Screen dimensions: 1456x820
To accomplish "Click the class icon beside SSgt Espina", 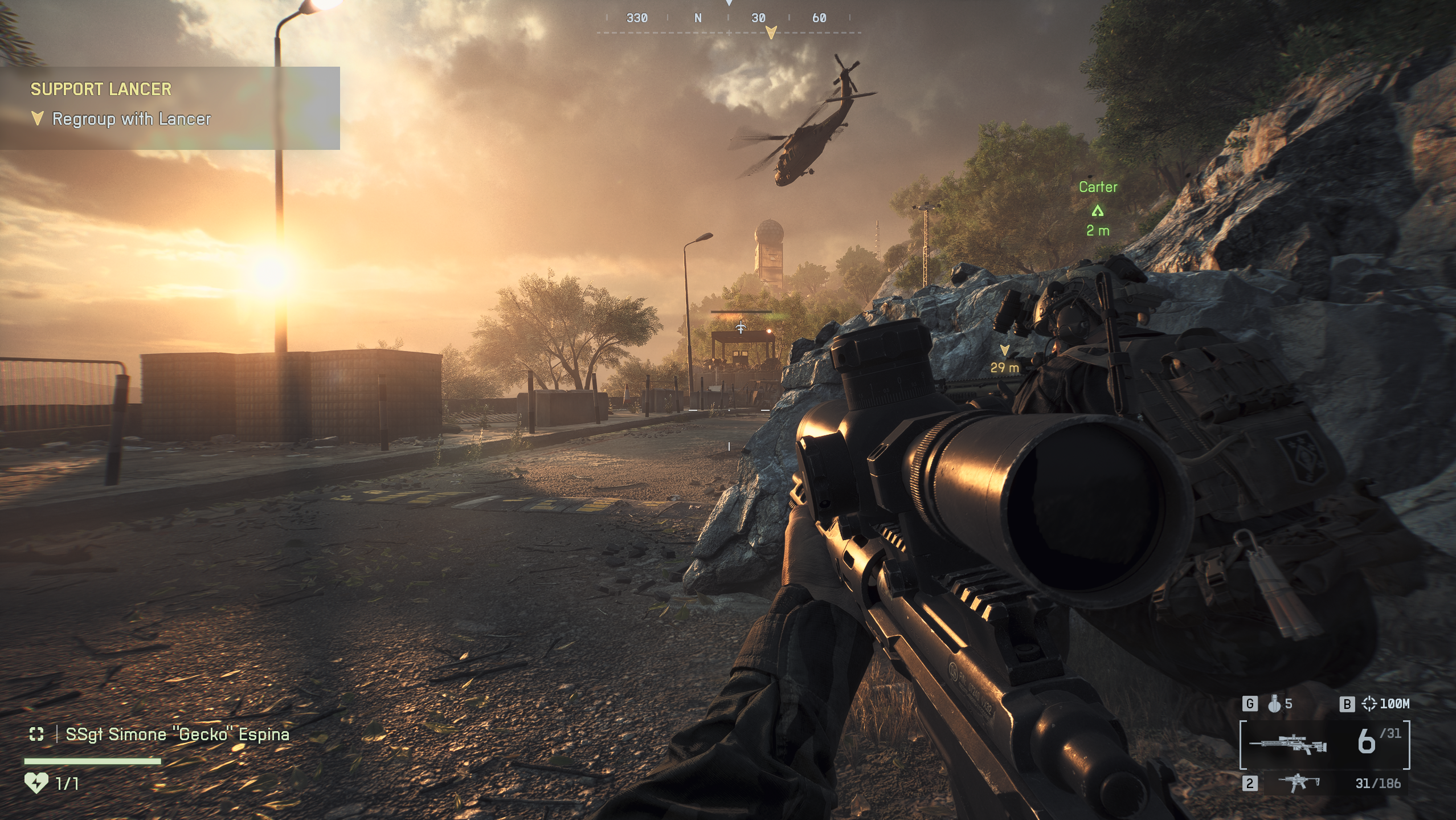I will 36,734.
